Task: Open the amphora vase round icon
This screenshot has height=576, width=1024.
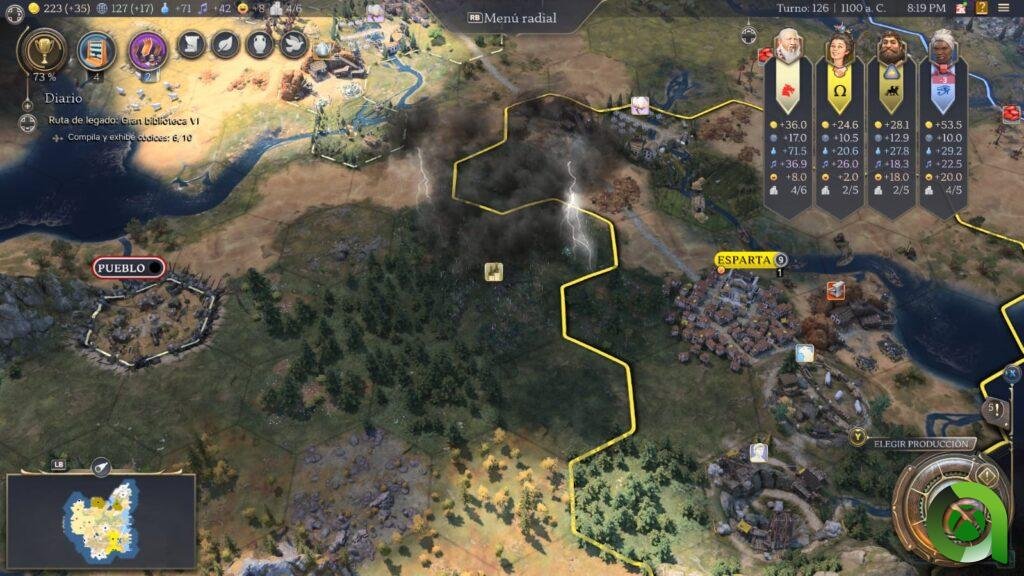Action: (260, 44)
